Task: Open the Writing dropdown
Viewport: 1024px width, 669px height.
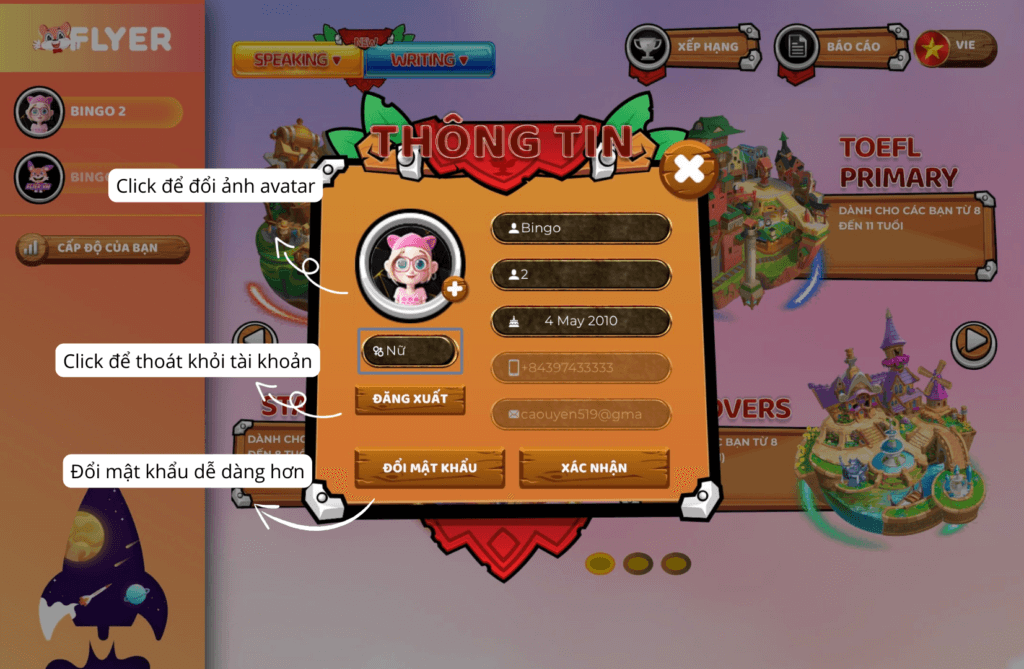Action: coord(430,60)
